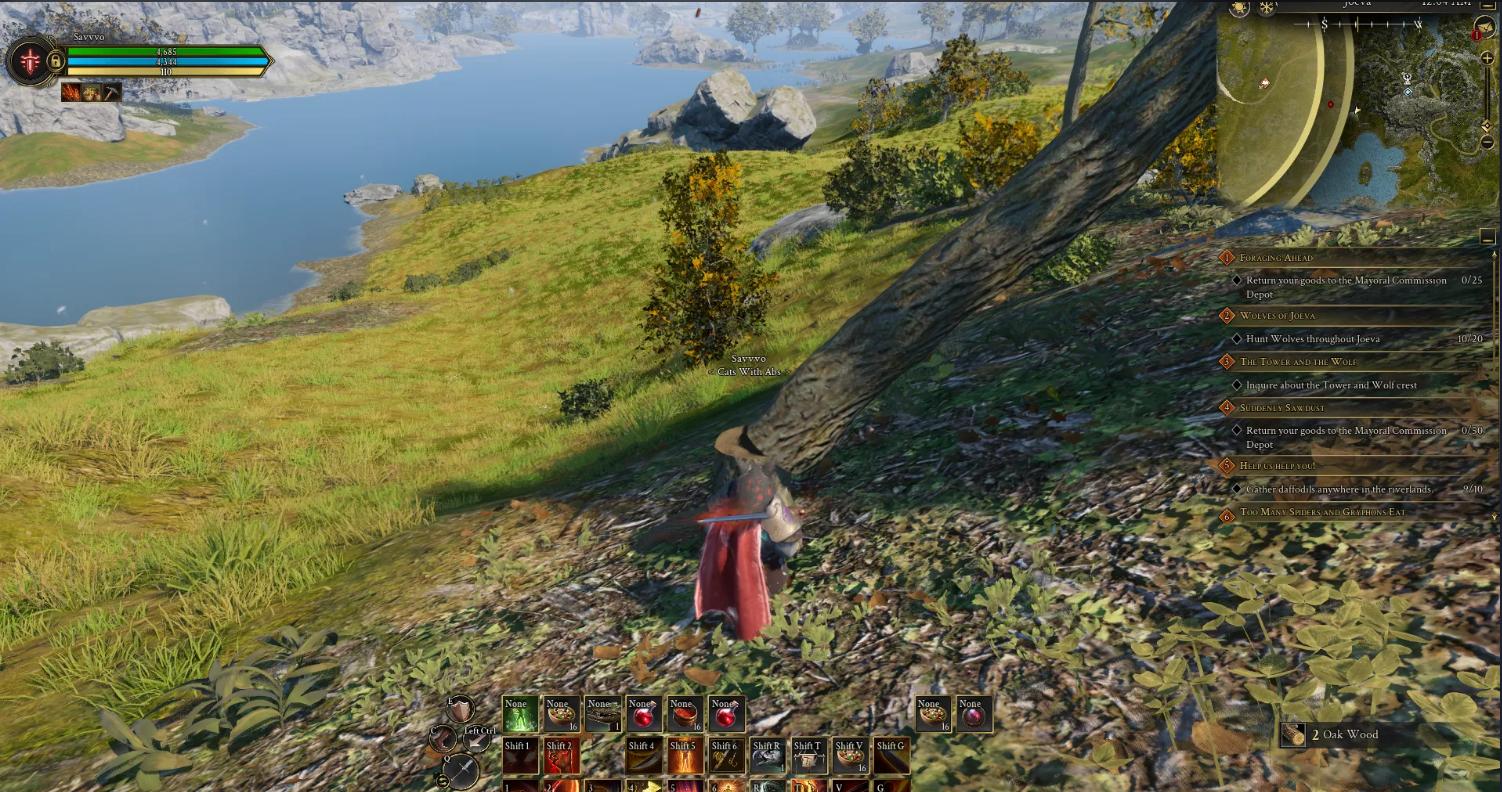
Task: Click the Savvvo character portrait emblem
Action: (31, 62)
